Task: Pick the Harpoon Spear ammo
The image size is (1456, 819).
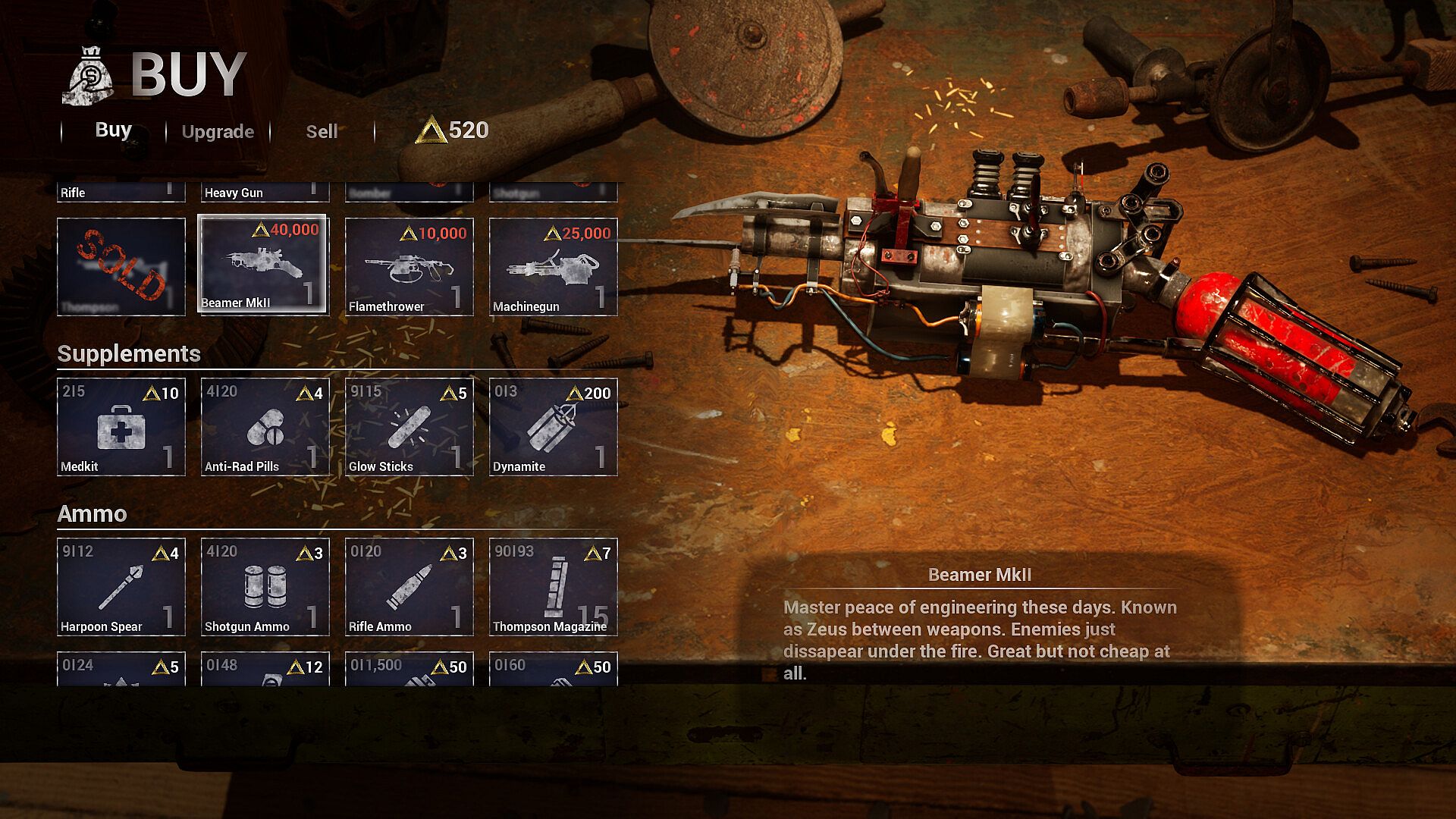Action: coord(121,587)
